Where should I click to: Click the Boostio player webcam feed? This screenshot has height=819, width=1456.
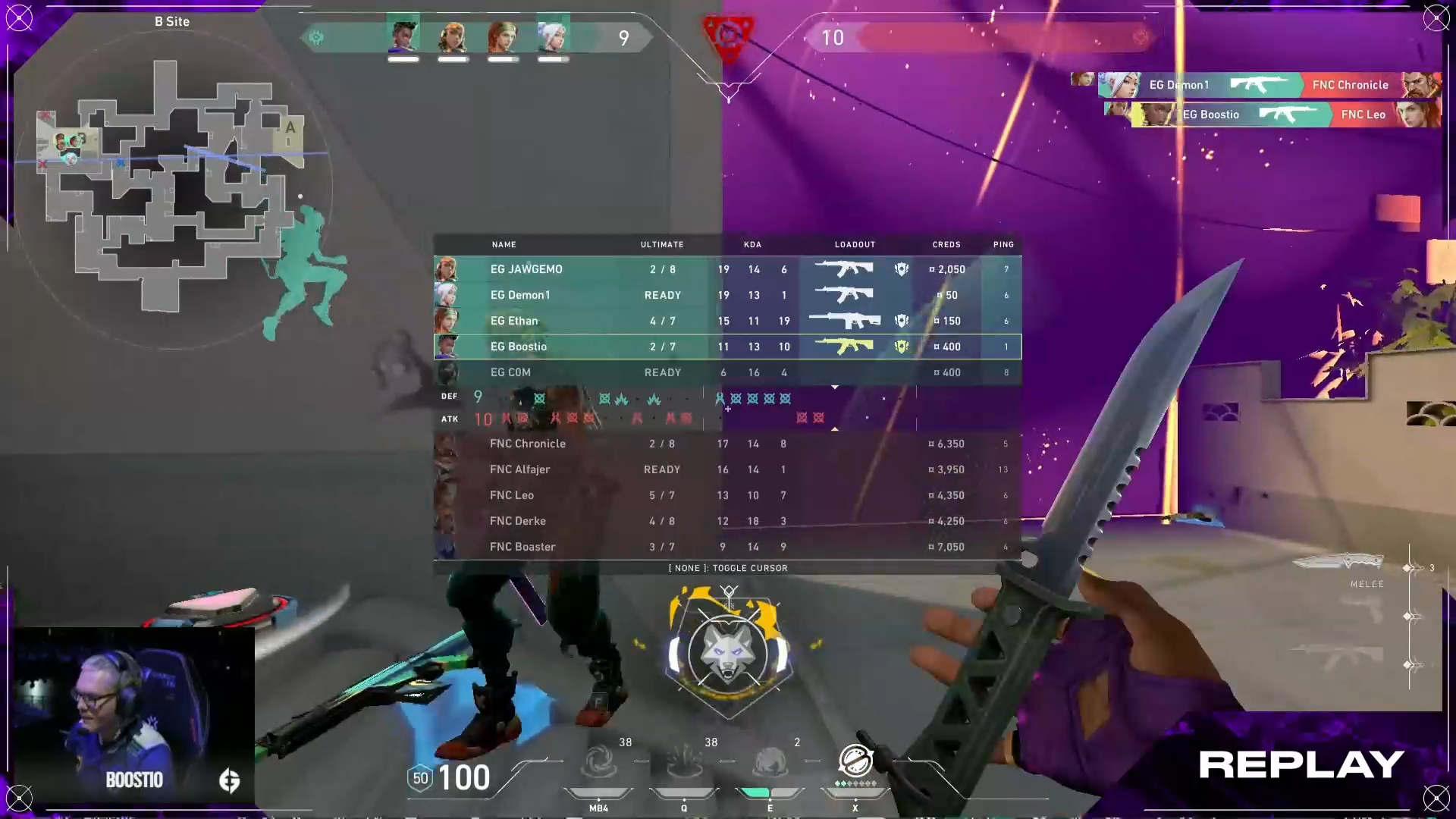pyautogui.click(x=134, y=714)
